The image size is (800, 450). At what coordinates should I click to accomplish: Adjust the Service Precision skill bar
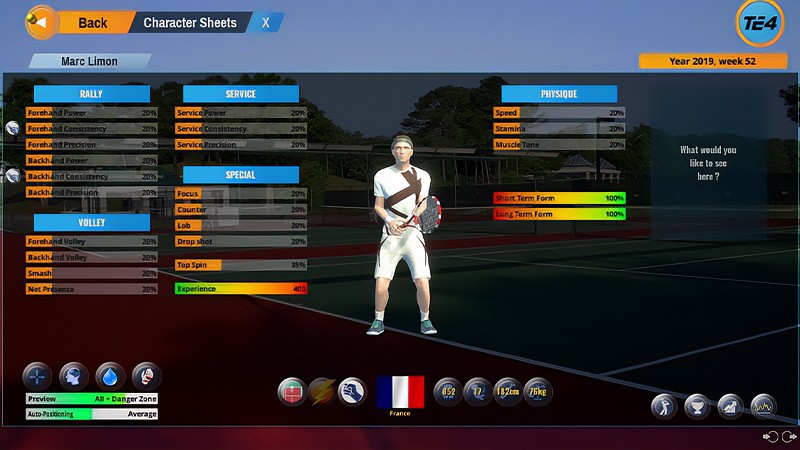tap(241, 145)
